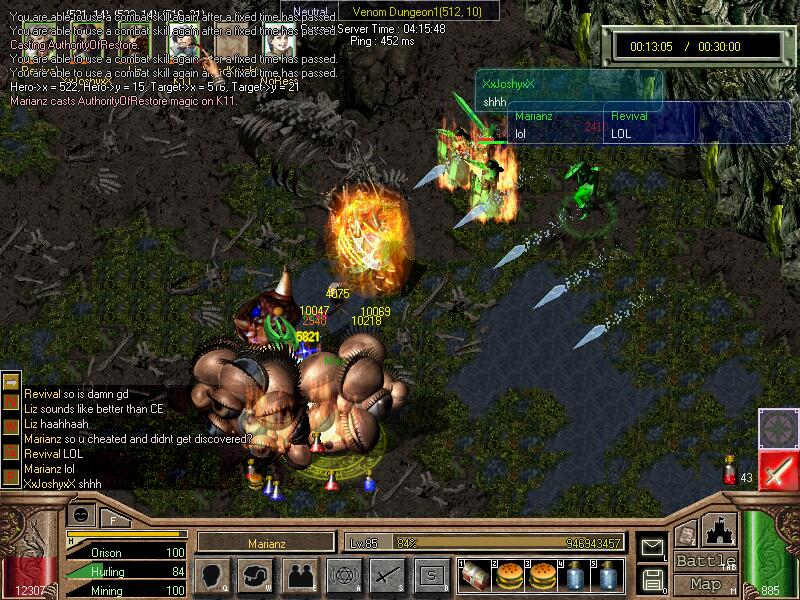The image size is (800, 600).
Task: Open the envelope mail icon
Action: tap(652, 547)
